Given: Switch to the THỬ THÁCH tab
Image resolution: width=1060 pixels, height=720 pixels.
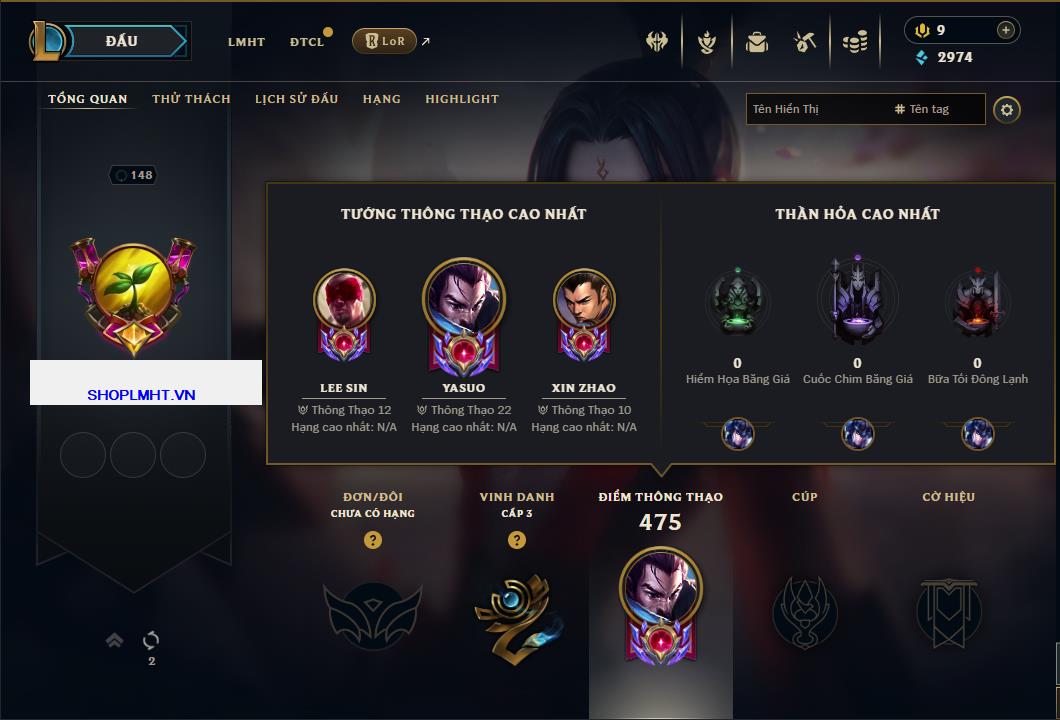Looking at the screenshot, I should click(191, 99).
